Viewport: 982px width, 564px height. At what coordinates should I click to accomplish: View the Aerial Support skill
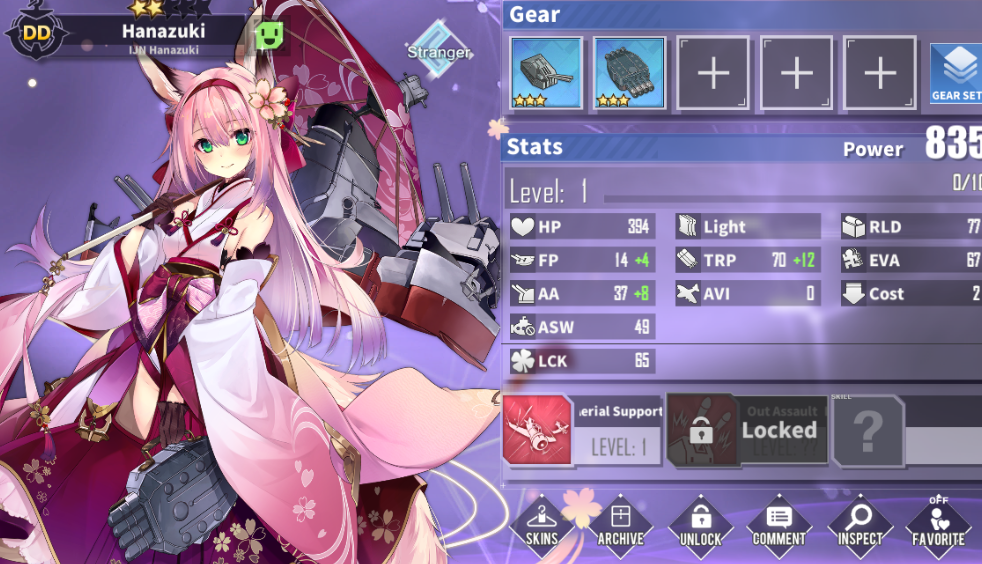pyautogui.click(x=583, y=430)
